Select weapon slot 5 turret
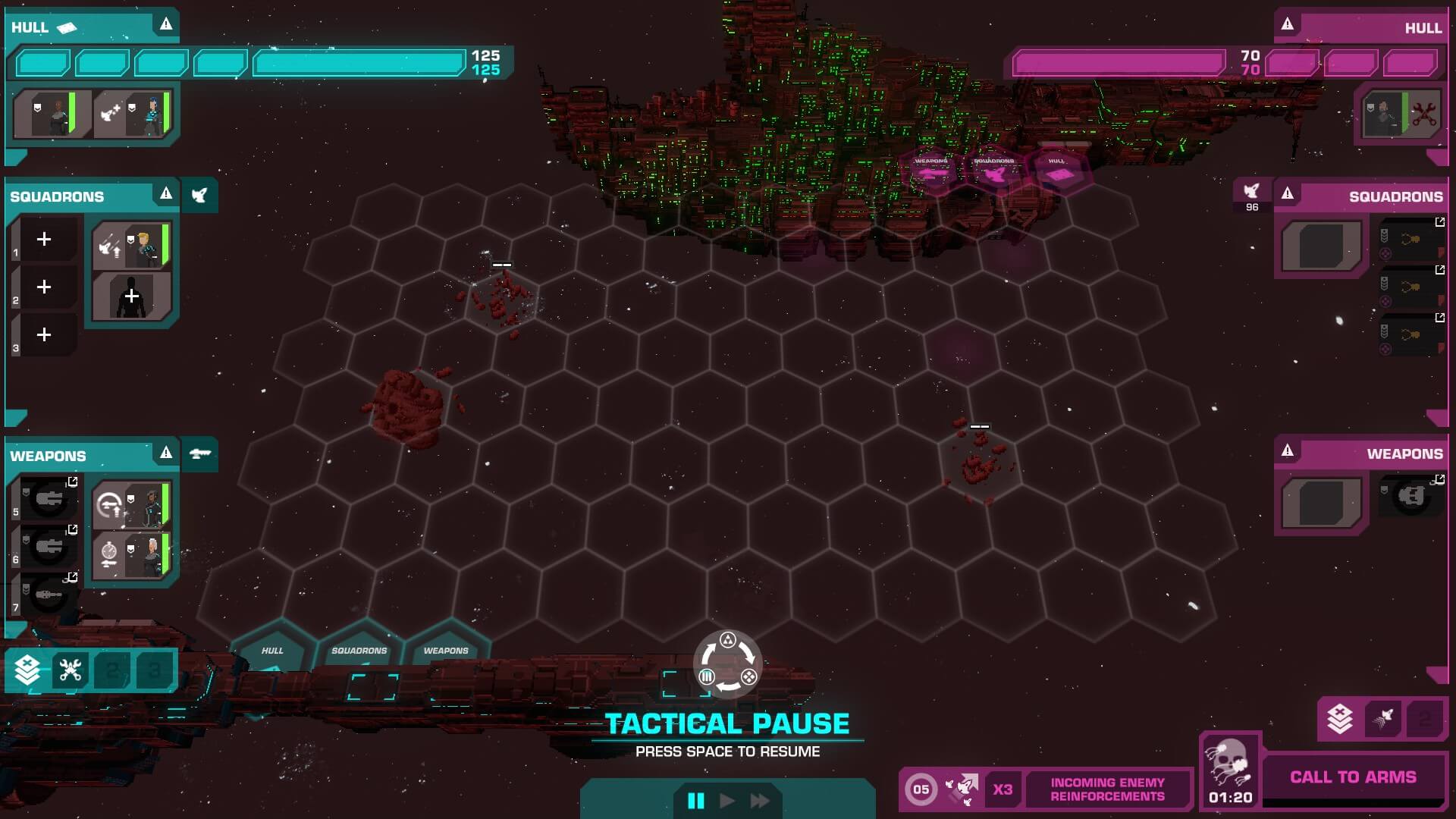This screenshot has width=1456, height=819. pyautogui.click(x=49, y=499)
